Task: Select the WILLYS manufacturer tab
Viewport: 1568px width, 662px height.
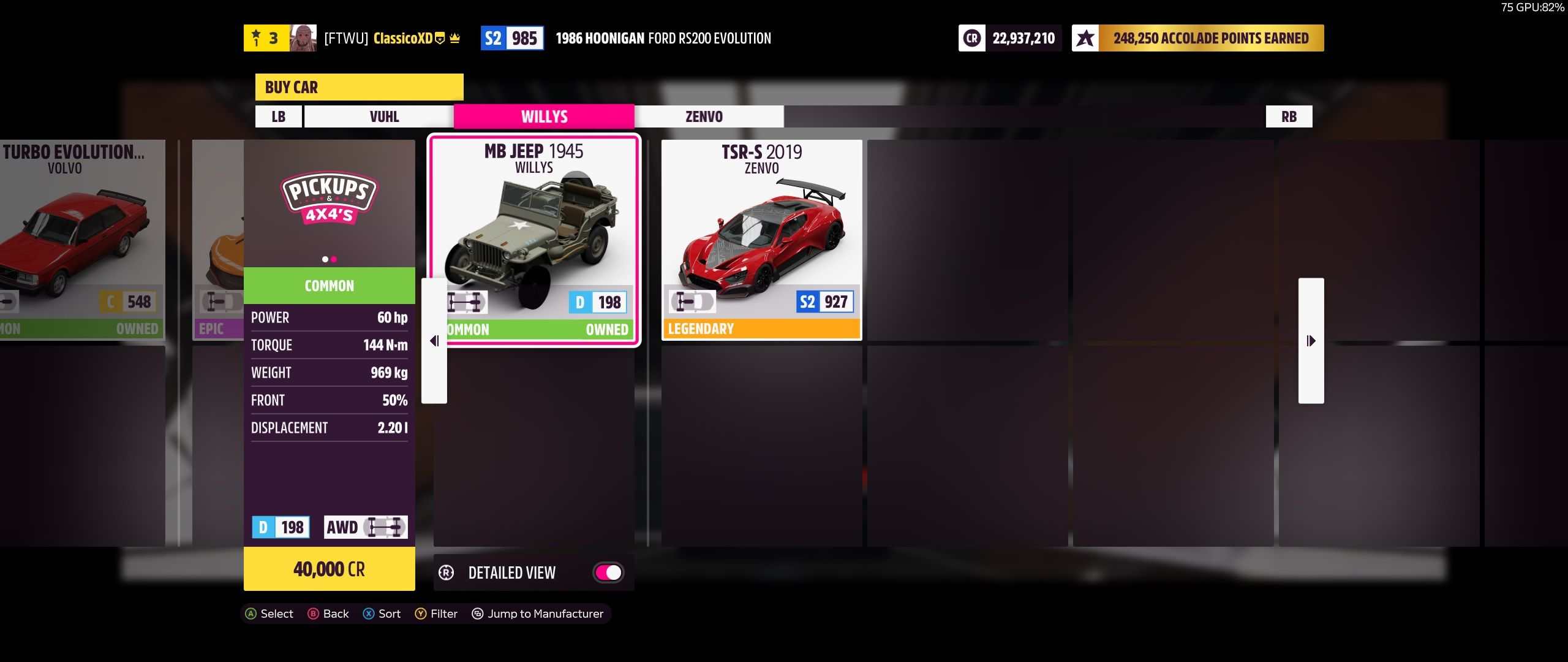Action: [544, 116]
